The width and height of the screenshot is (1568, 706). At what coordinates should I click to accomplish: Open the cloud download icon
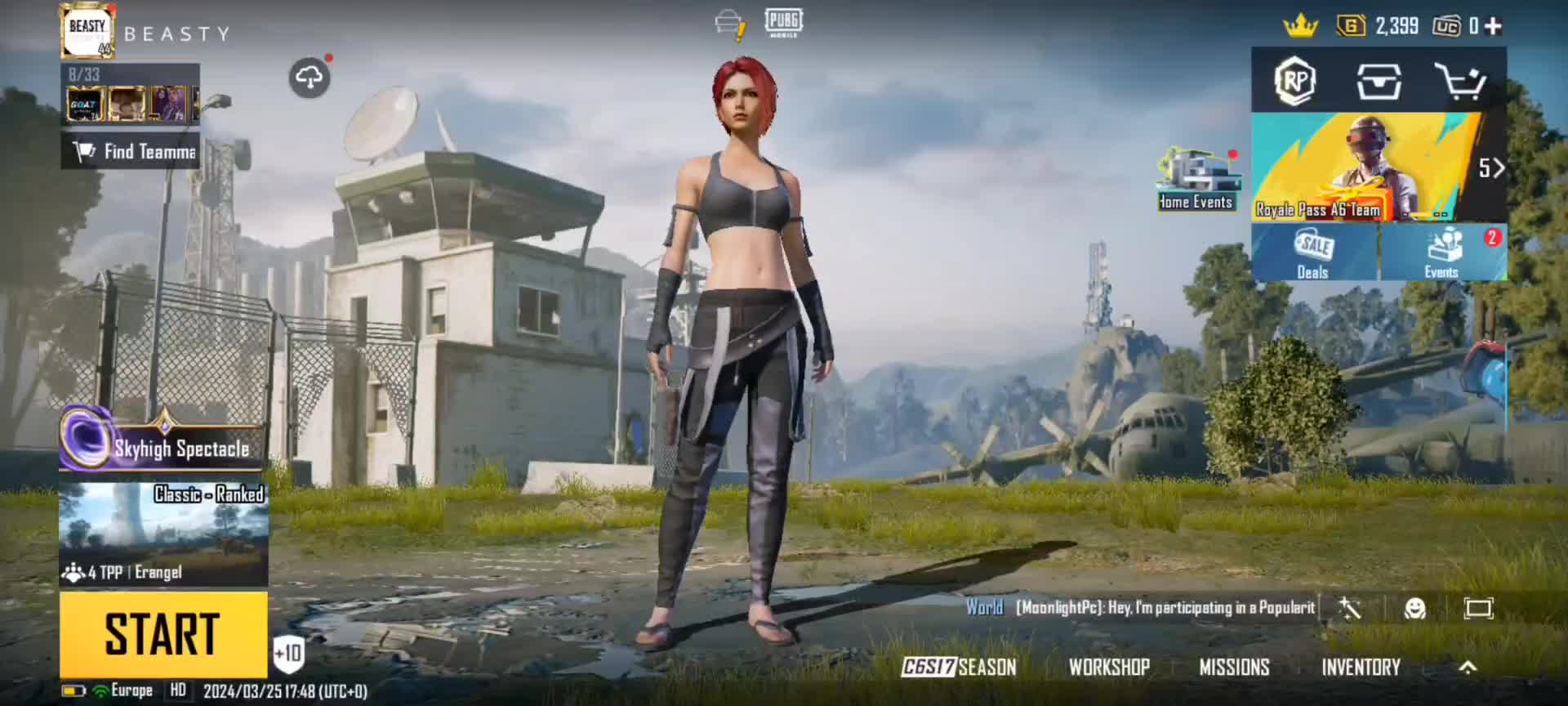(x=309, y=78)
